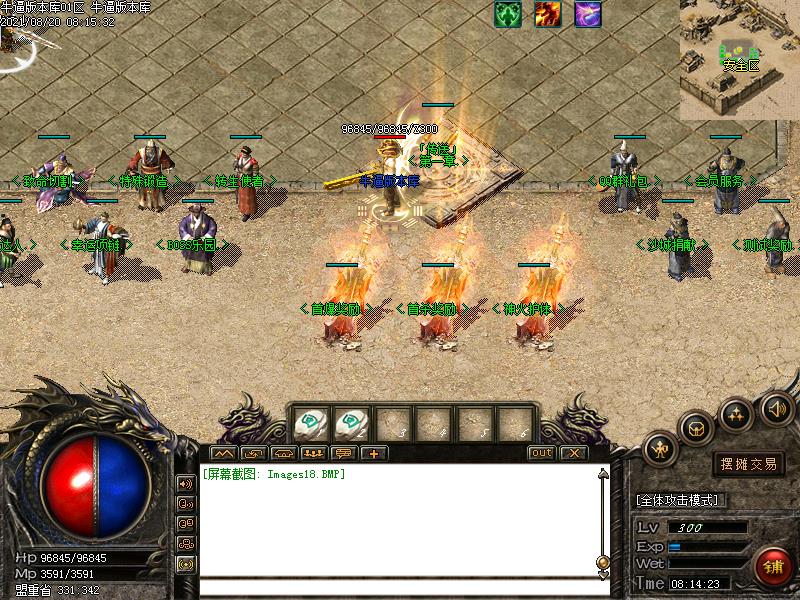
Task: Click the plus button above the chat
Action: coord(374,453)
